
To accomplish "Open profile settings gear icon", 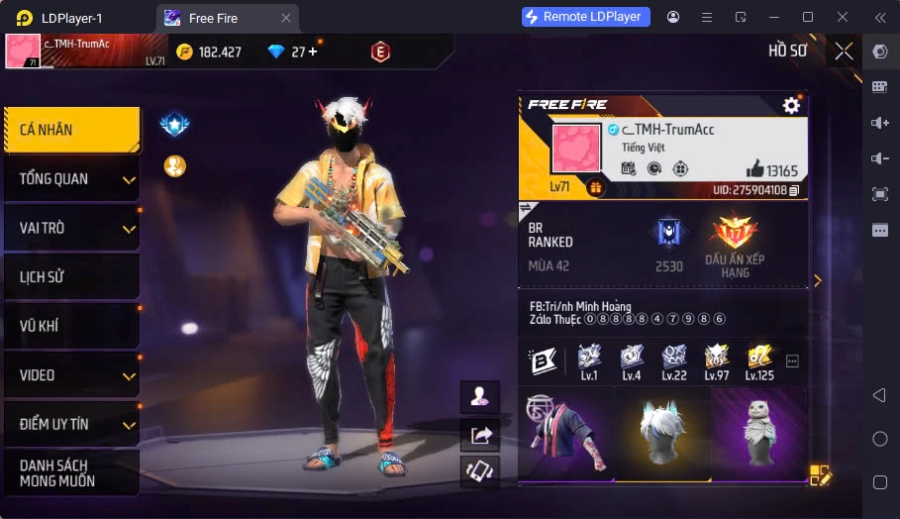I will pos(791,105).
